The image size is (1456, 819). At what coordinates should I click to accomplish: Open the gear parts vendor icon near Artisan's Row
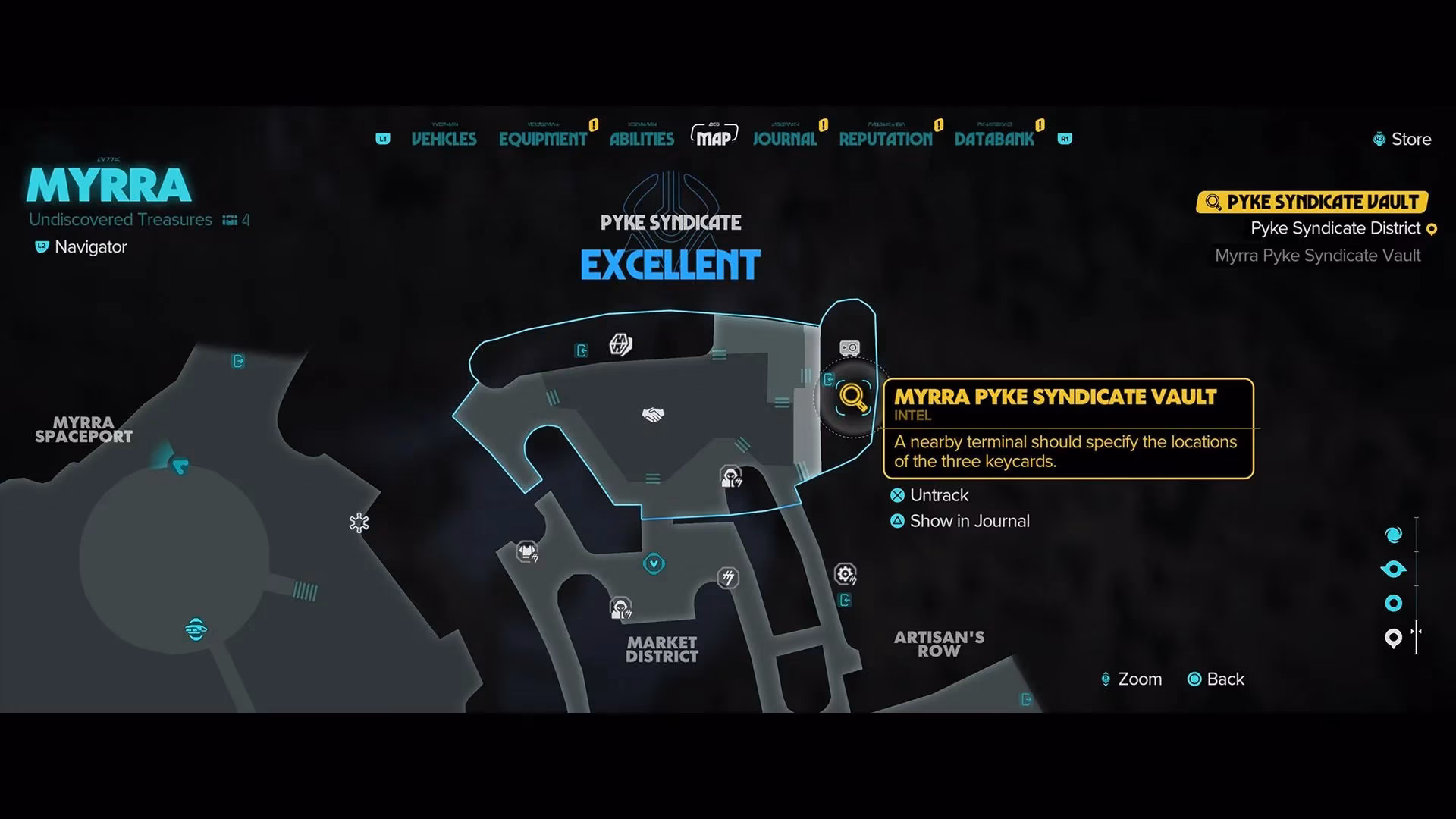pyautogui.click(x=847, y=575)
